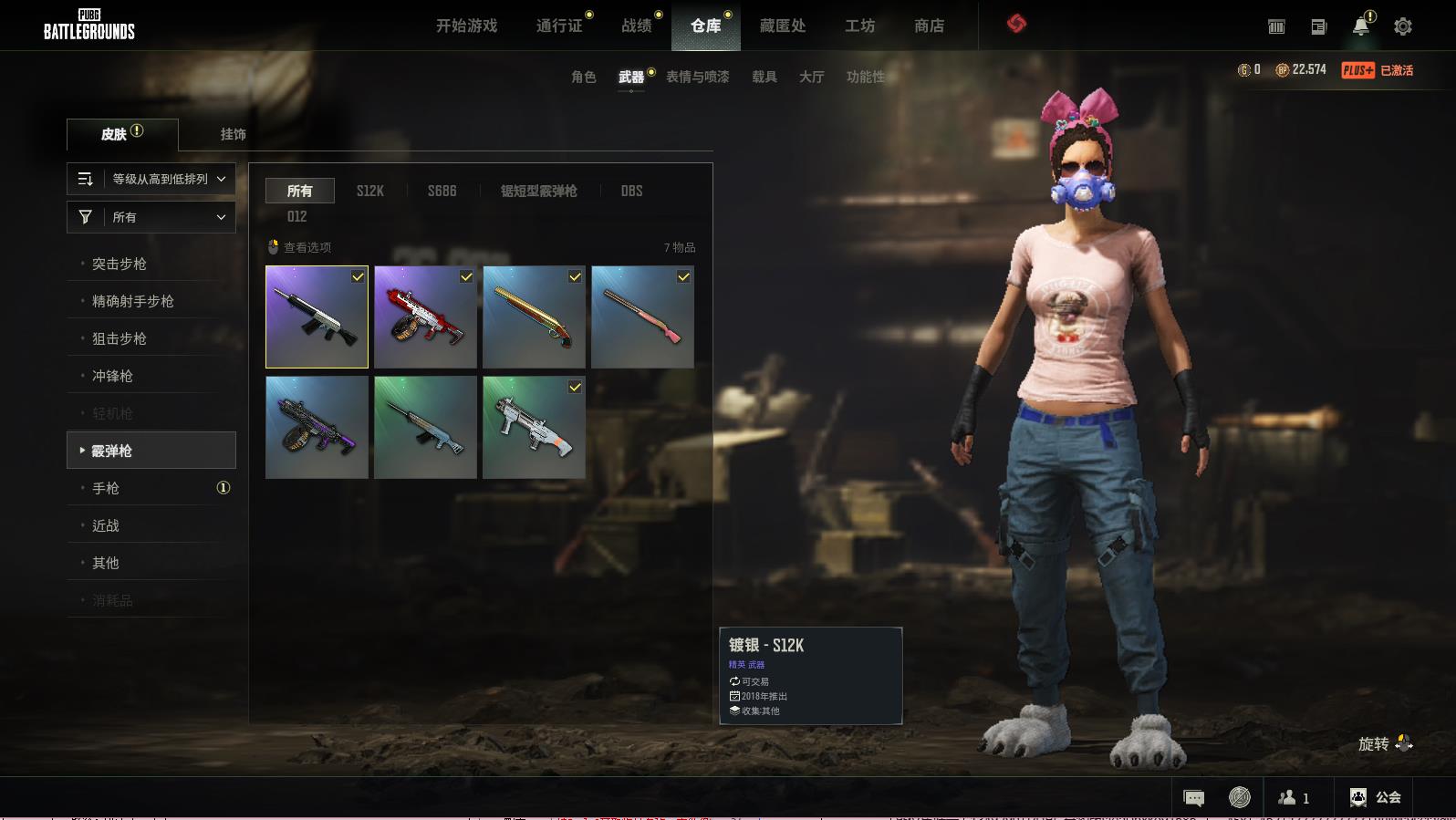This screenshot has width=1456, height=820.
Task: Switch to the 角色 character tab
Action: pyautogui.click(x=583, y=77)
